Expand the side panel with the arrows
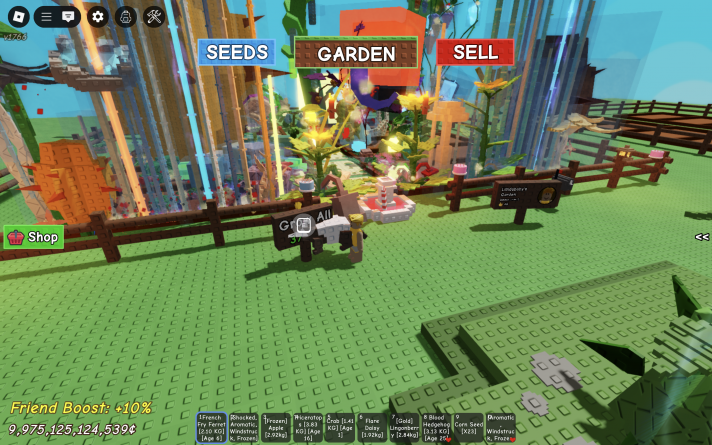The height and width of the screenshot is (445, 712). [x=702, y=237]
